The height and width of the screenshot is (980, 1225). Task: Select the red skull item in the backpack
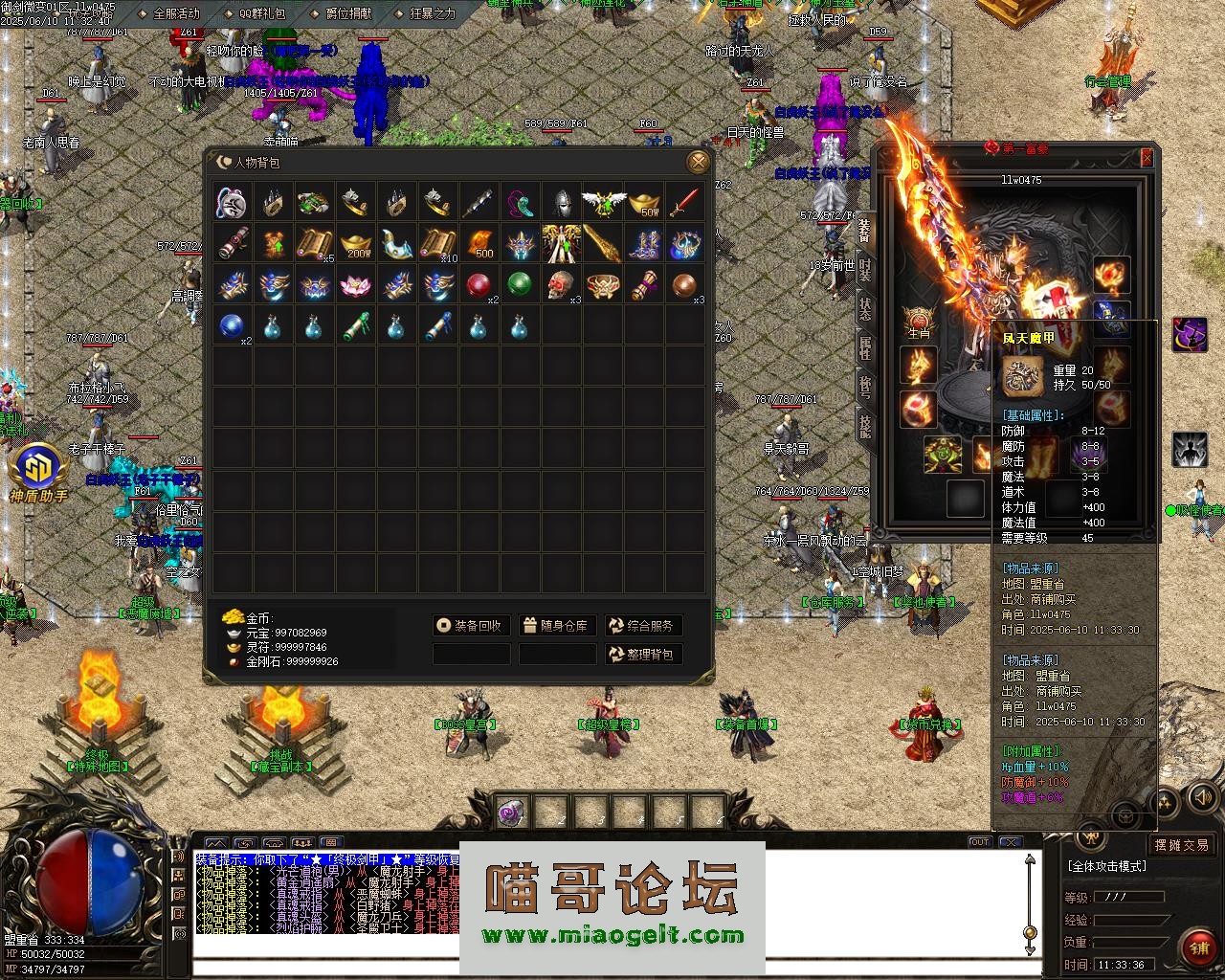point(560,285)
